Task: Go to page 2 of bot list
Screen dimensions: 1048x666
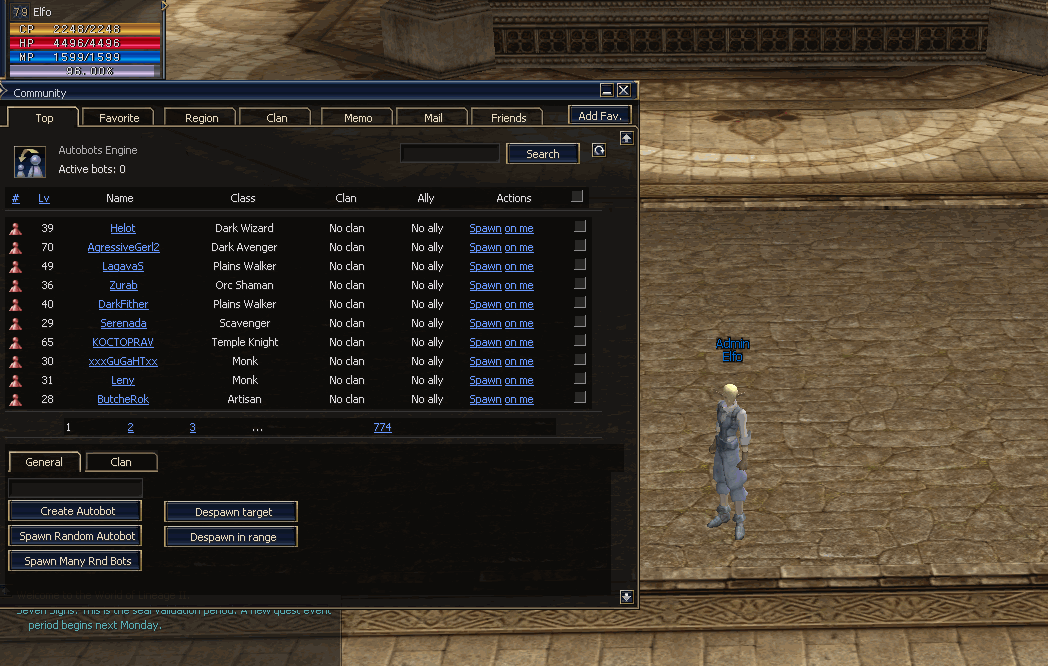Action: coord(130,427)
